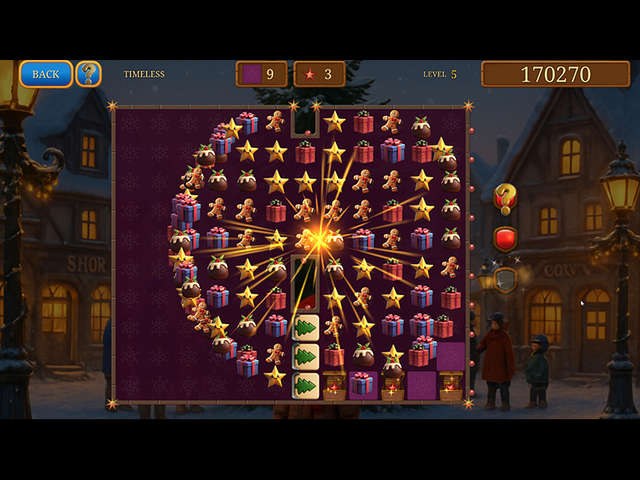Select the grey uncharged shield power-up
Viewport: 640px width, 480px height.
pos(506,281)
